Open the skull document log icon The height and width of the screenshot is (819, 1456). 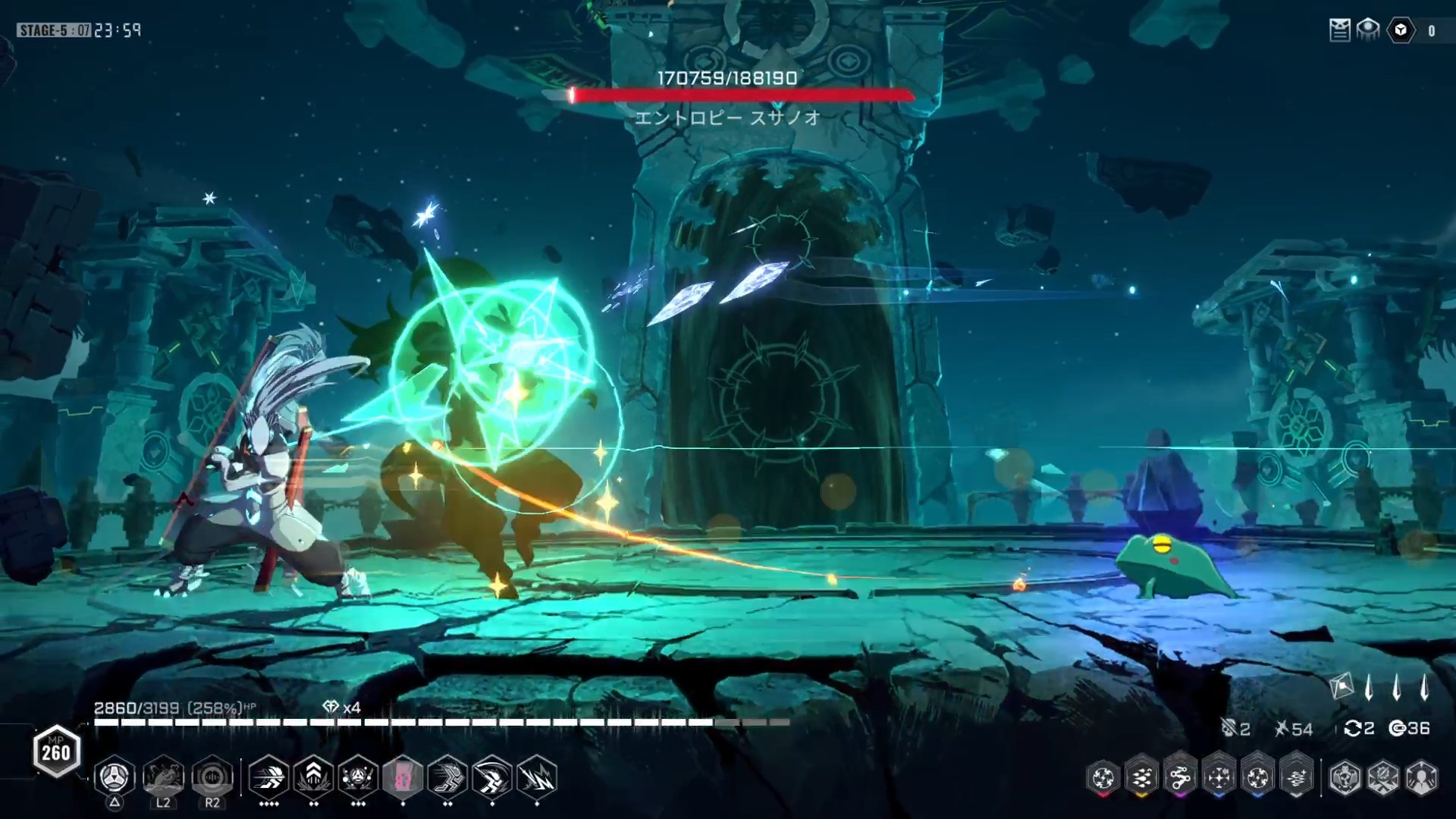pos(1339,30)
